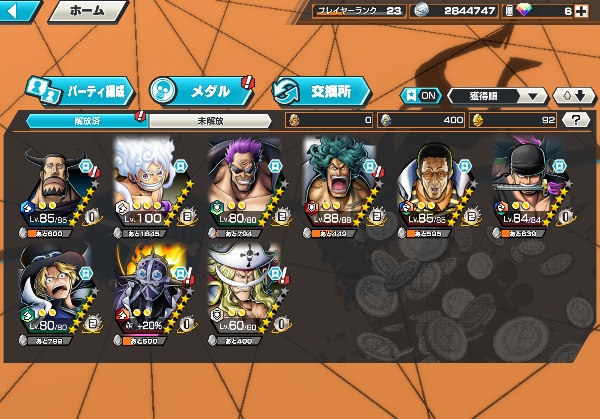Switch to the 未解放 locked tab
The height and width of the screenshot is (419, 600).
click(x=208, y=120)
